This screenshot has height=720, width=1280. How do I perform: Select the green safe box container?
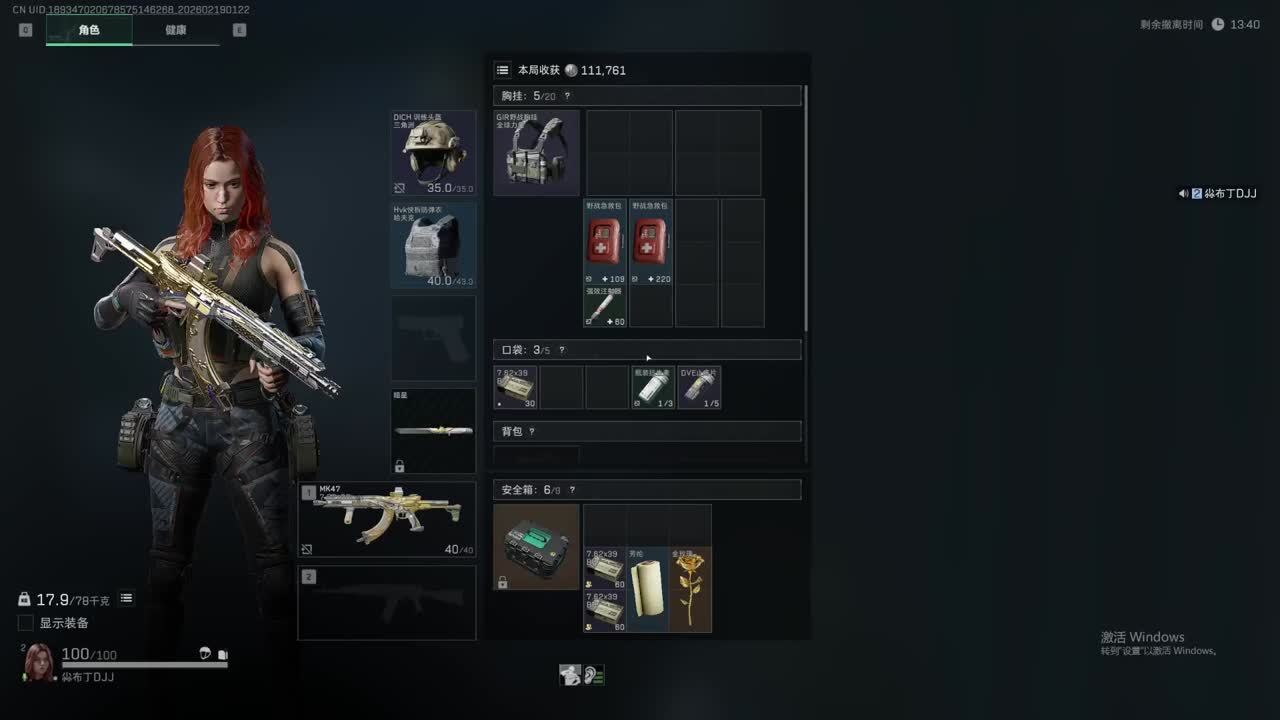pos(536,547)
